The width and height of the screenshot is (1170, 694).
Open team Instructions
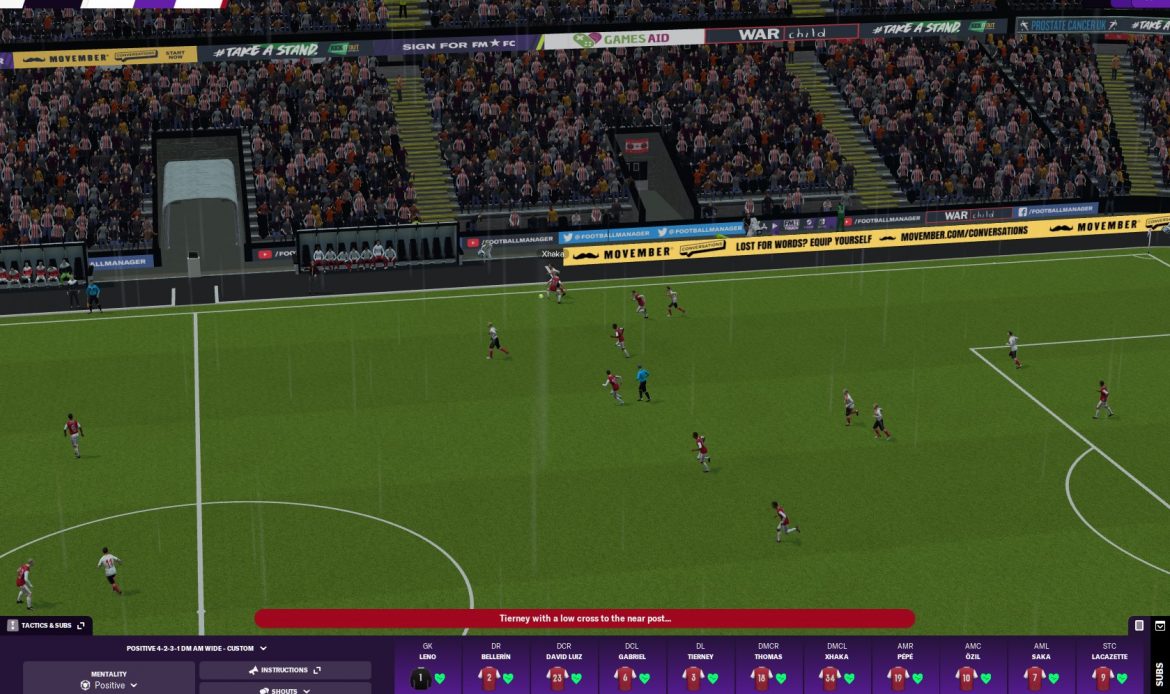pos(284,670)
